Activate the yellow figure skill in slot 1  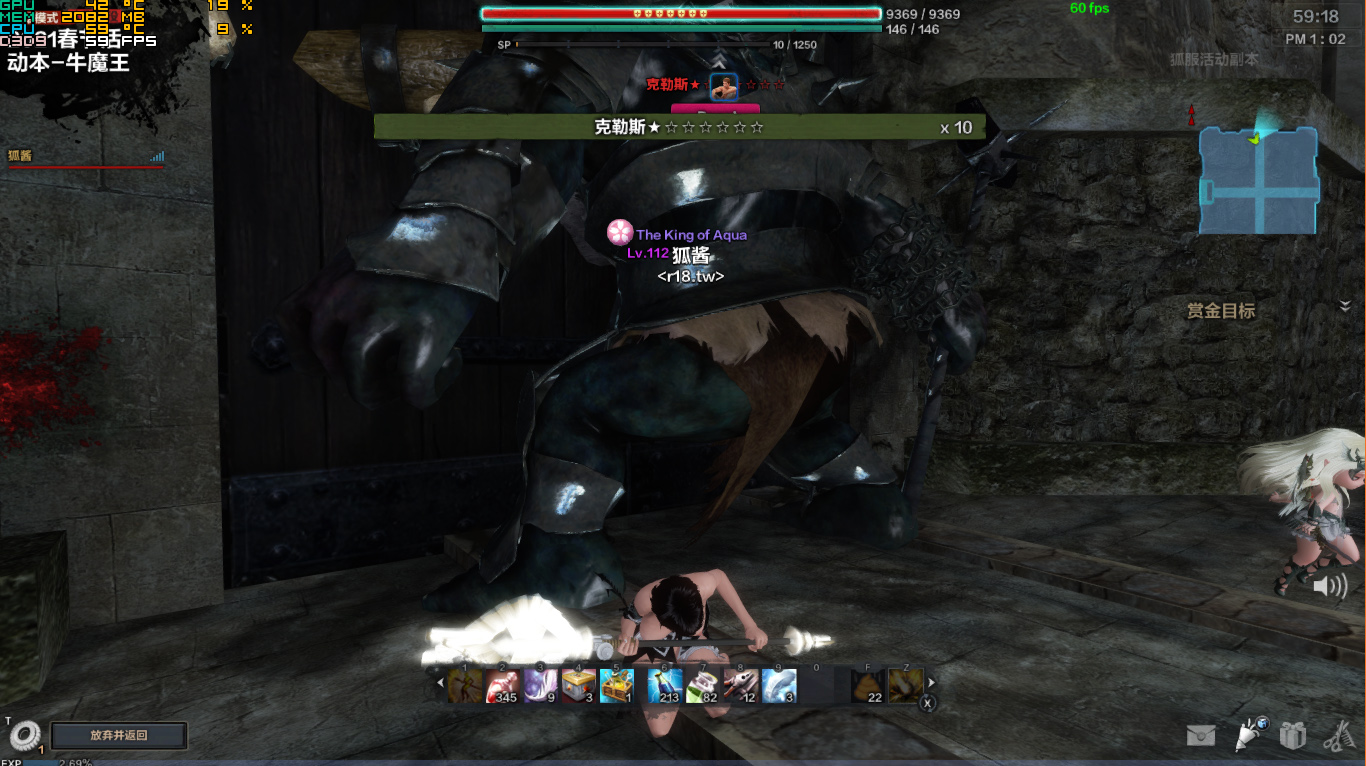[x=465, y=686]
